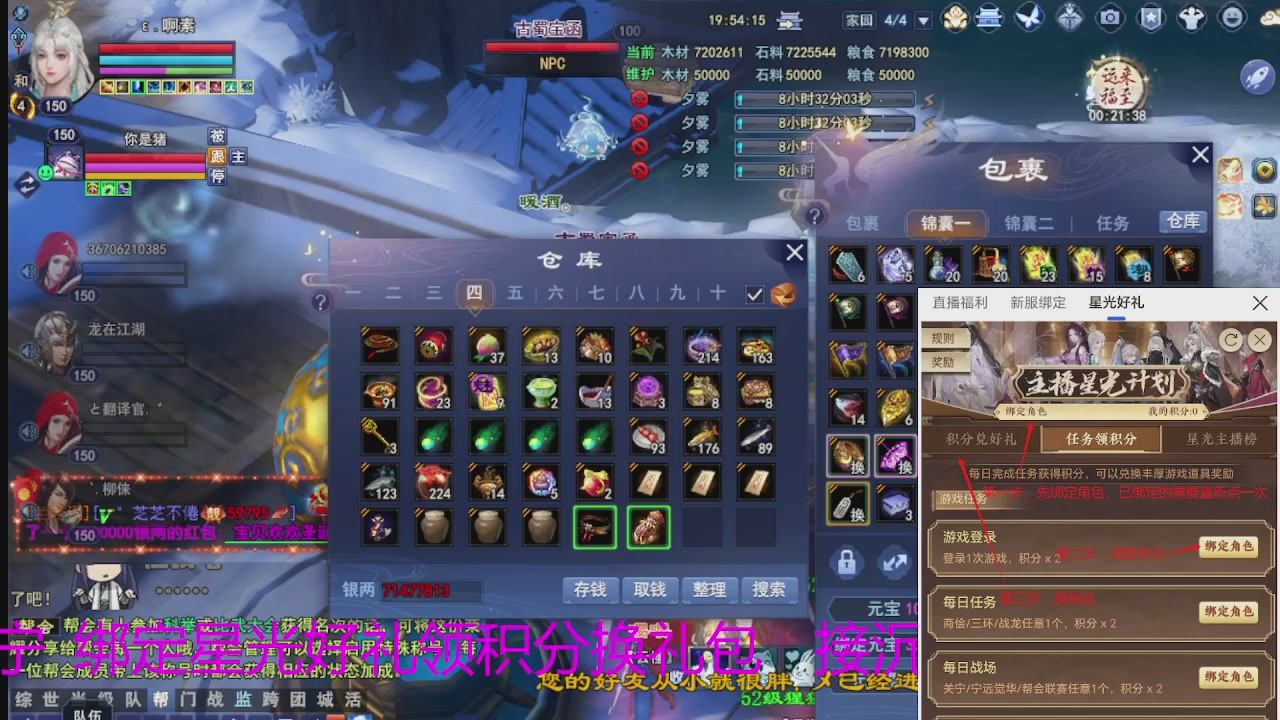Select warehouse page 五
Screen dimensions: 1280x720
516,294
